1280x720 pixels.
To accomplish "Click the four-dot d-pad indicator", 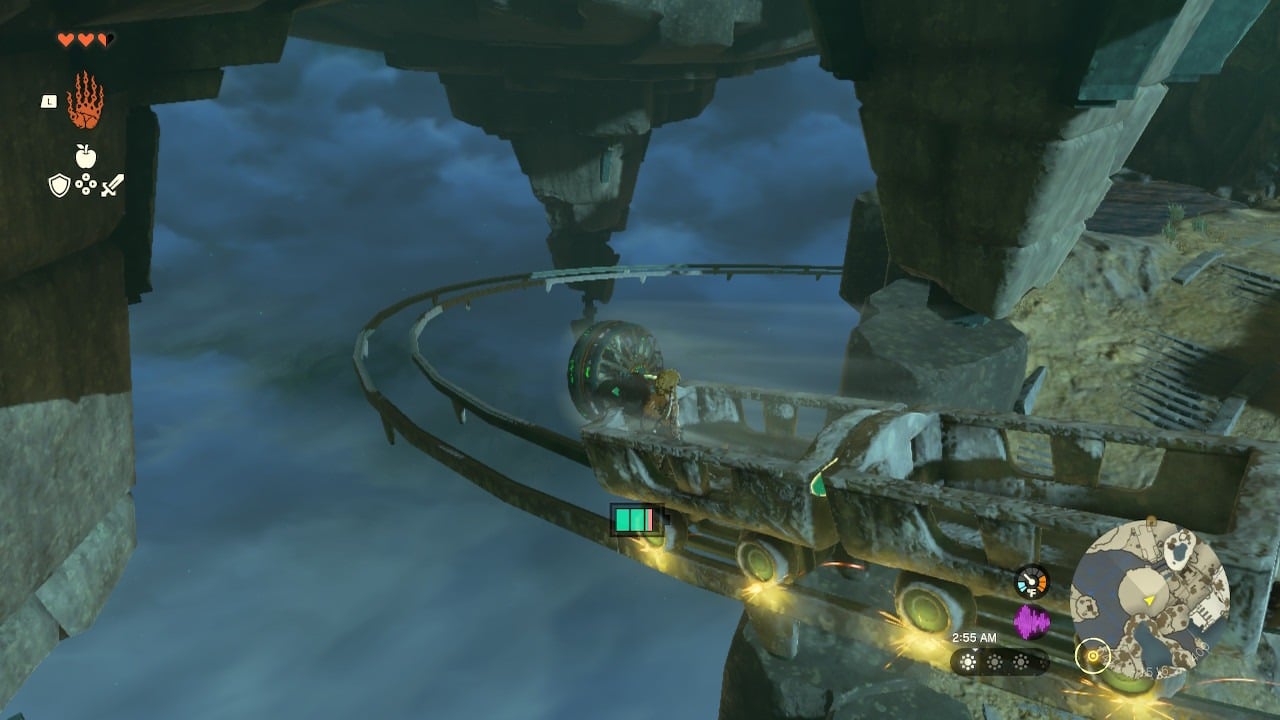I will (x=86, y=185).
